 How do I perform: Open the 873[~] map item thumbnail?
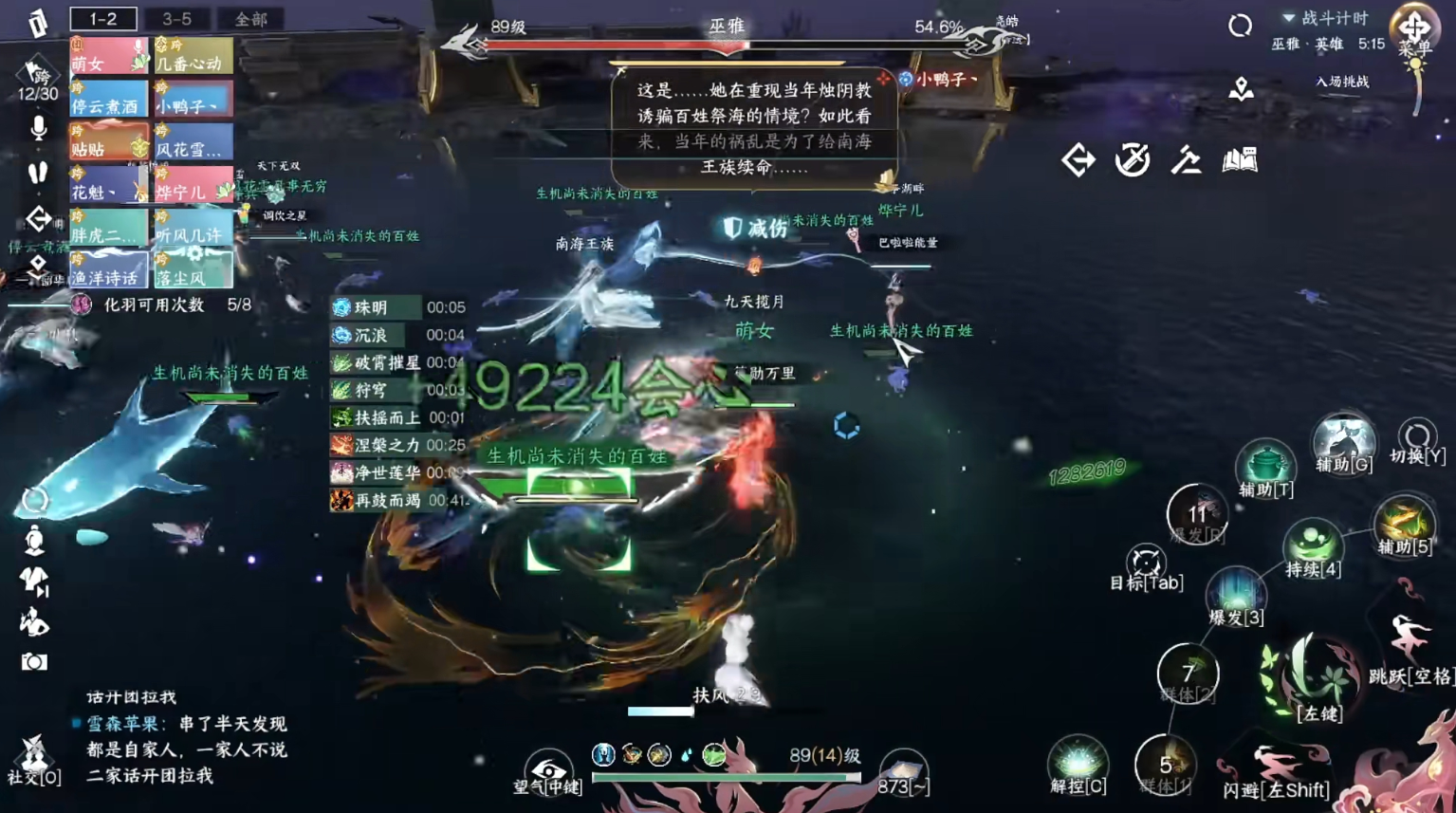[902, 768]
